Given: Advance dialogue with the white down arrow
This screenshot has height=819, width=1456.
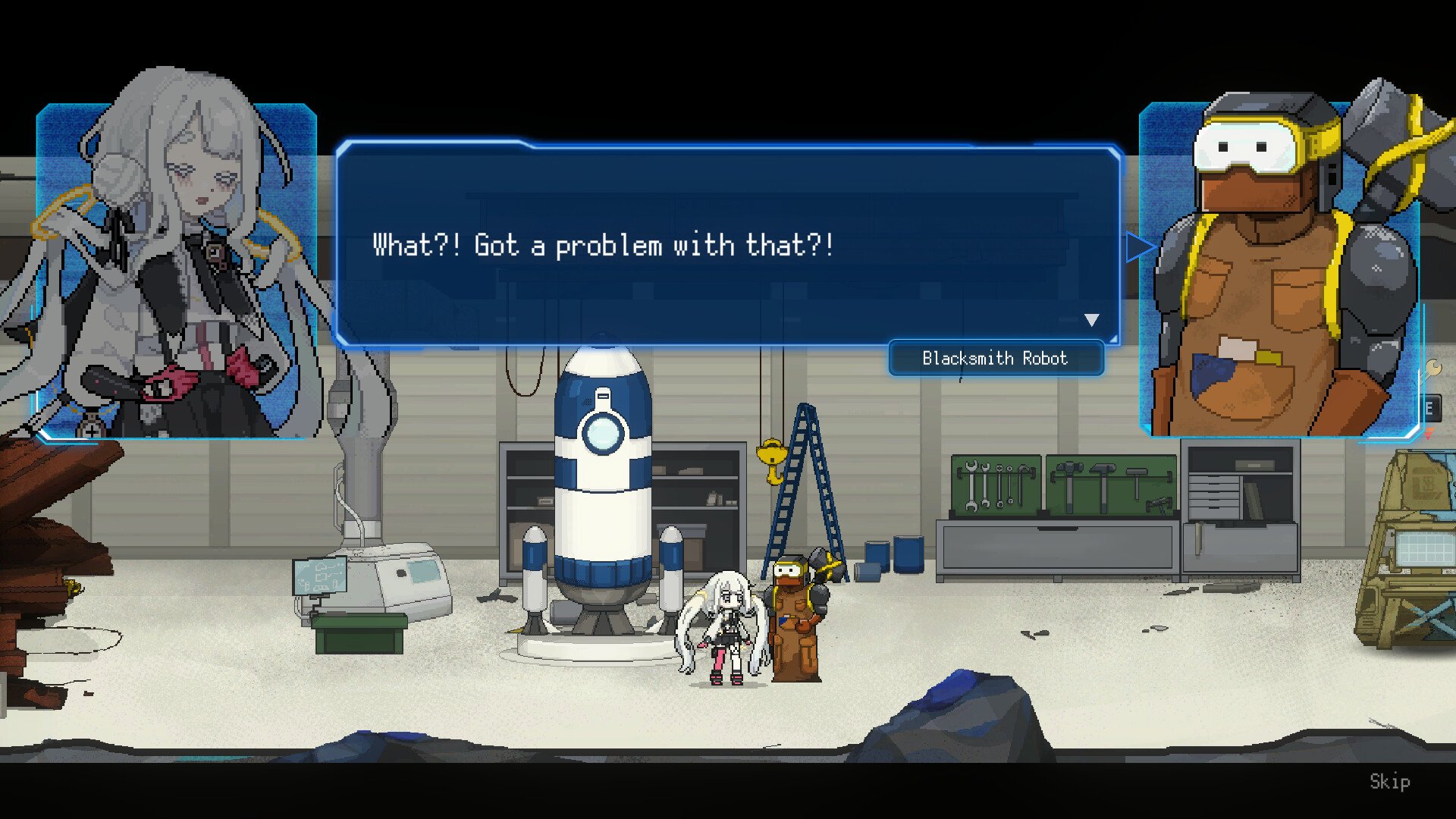Looking at the screenshot, I should point(1091,320).
